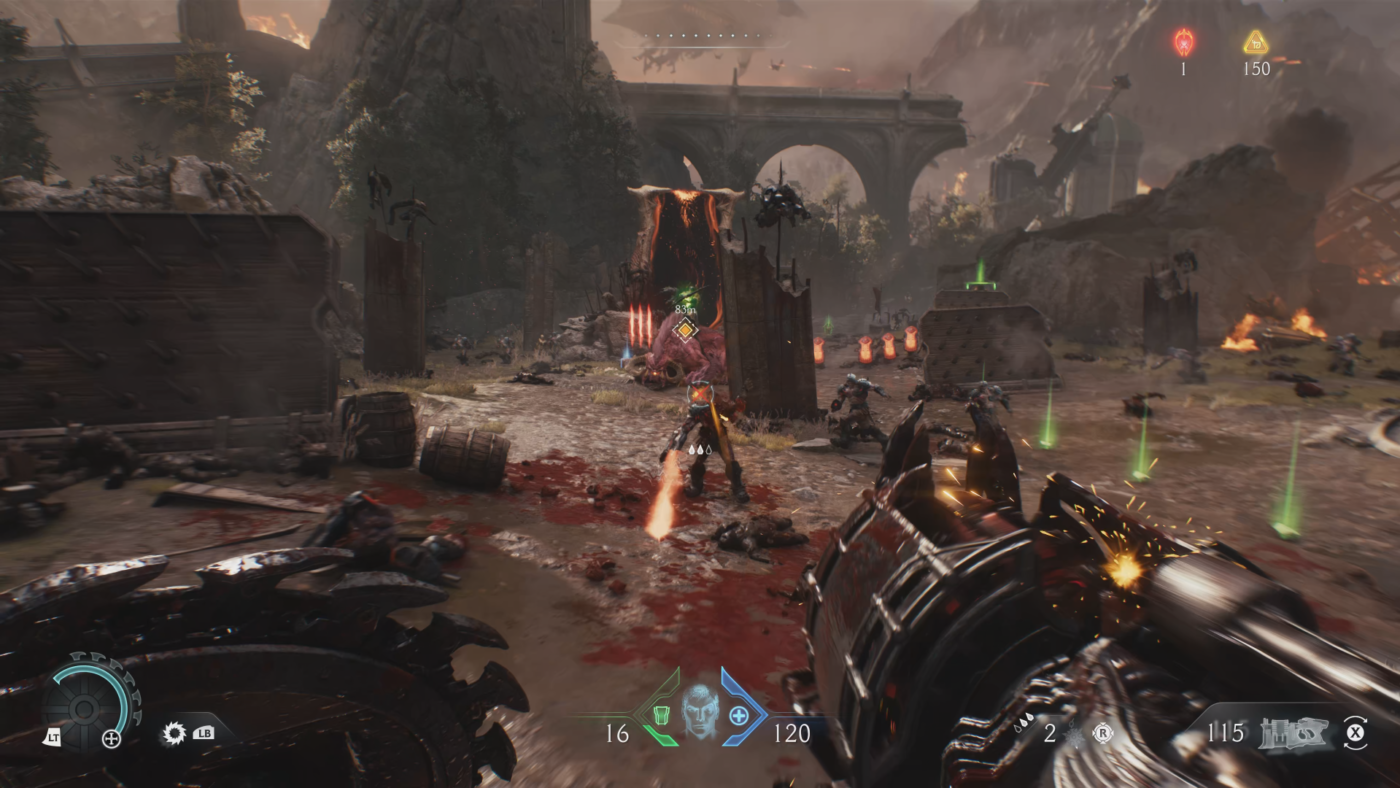Viewport: 1400px width, 788px height.
Task: Click the shield saw wheel gauge
Action: point(90,700)
